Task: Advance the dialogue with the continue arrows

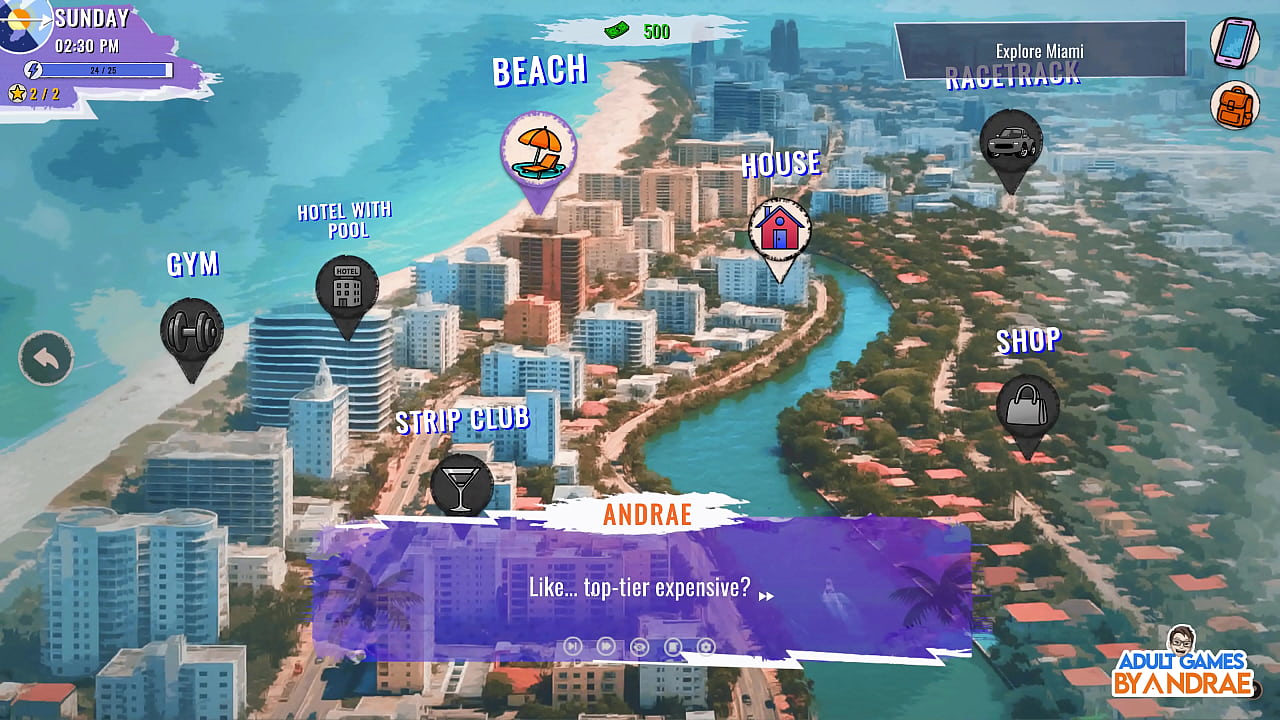Action: [x=767, y=596]
